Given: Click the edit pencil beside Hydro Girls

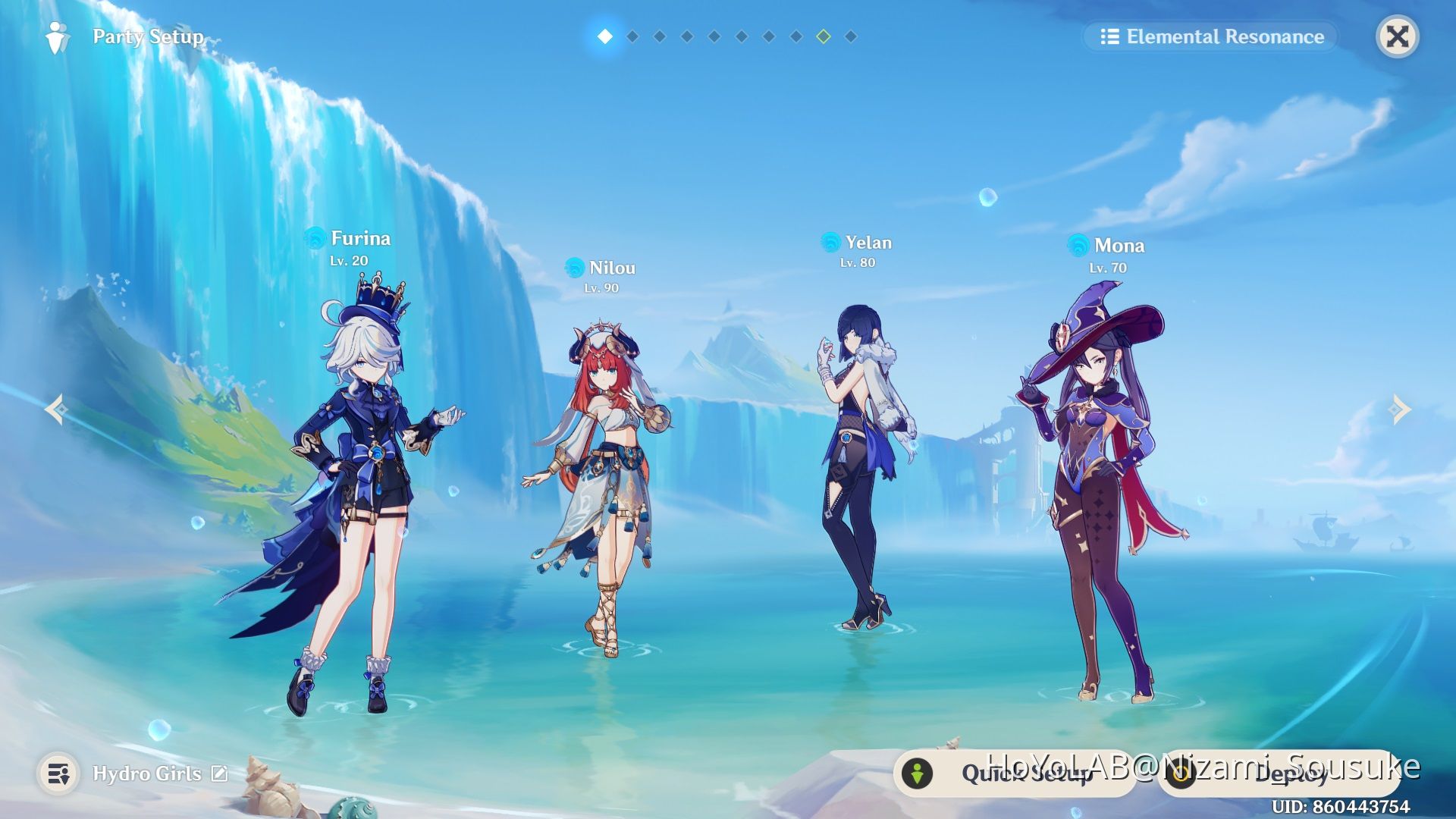Looking at the screenshot, I should (x=220, y=773).
